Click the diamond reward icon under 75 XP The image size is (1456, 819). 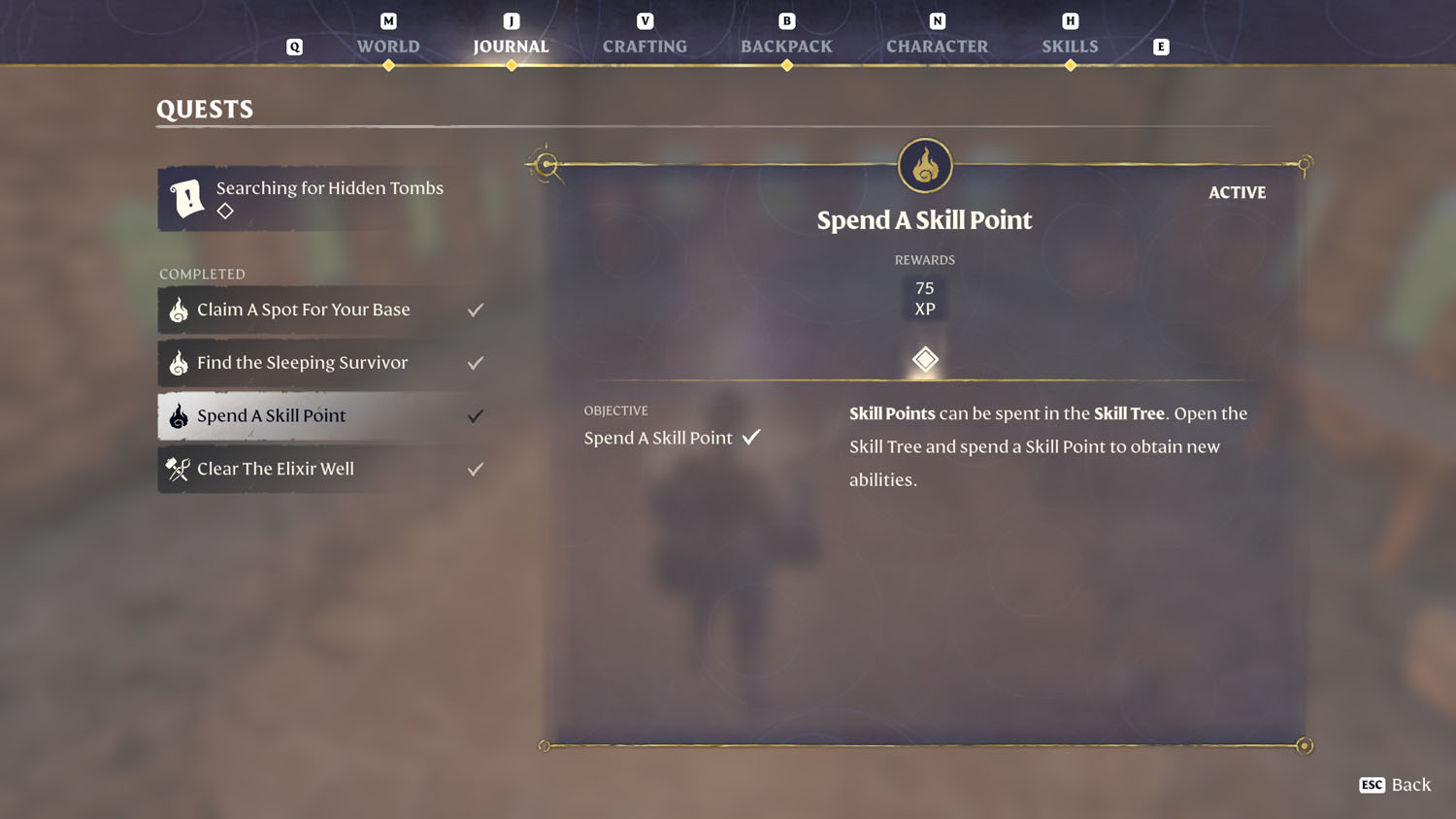coord(924,359)
